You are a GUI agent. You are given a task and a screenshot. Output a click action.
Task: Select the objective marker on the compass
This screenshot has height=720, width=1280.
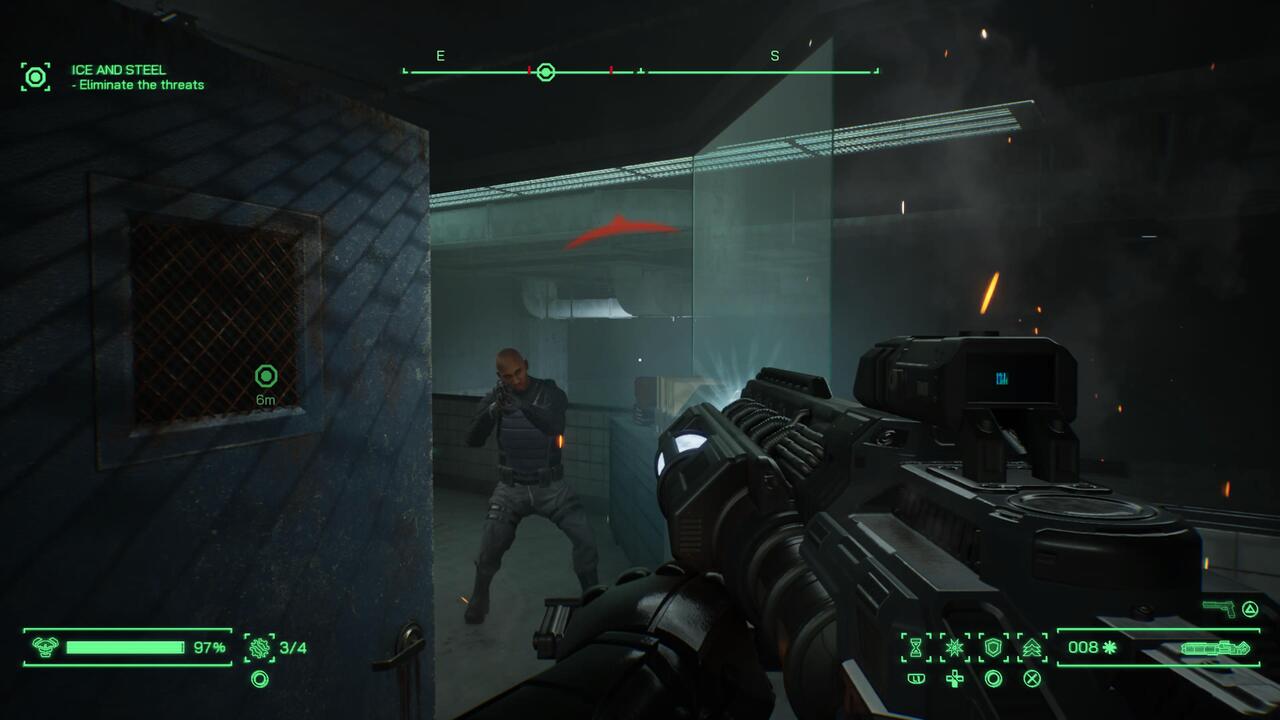[x=545, y=72]
